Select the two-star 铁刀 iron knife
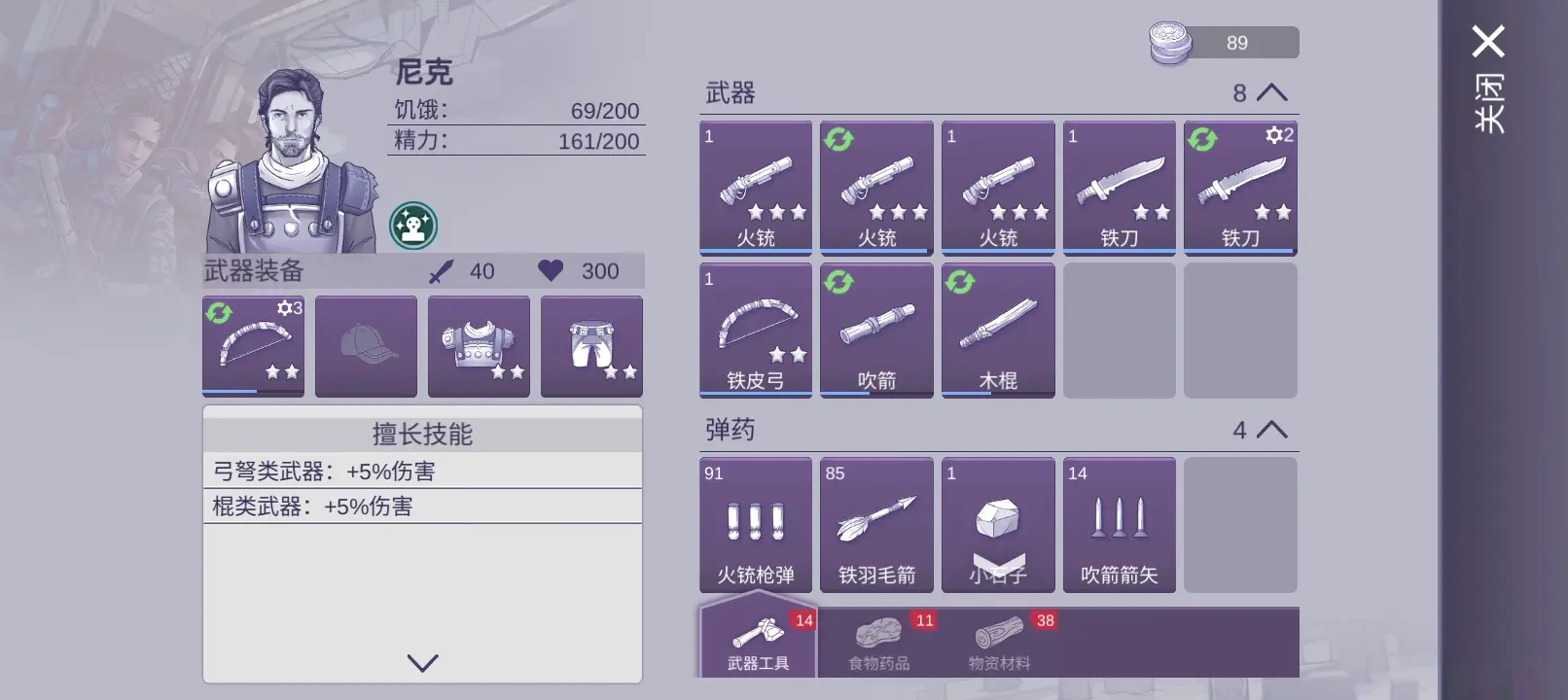1568x700 pixels. pos(1120,188)
